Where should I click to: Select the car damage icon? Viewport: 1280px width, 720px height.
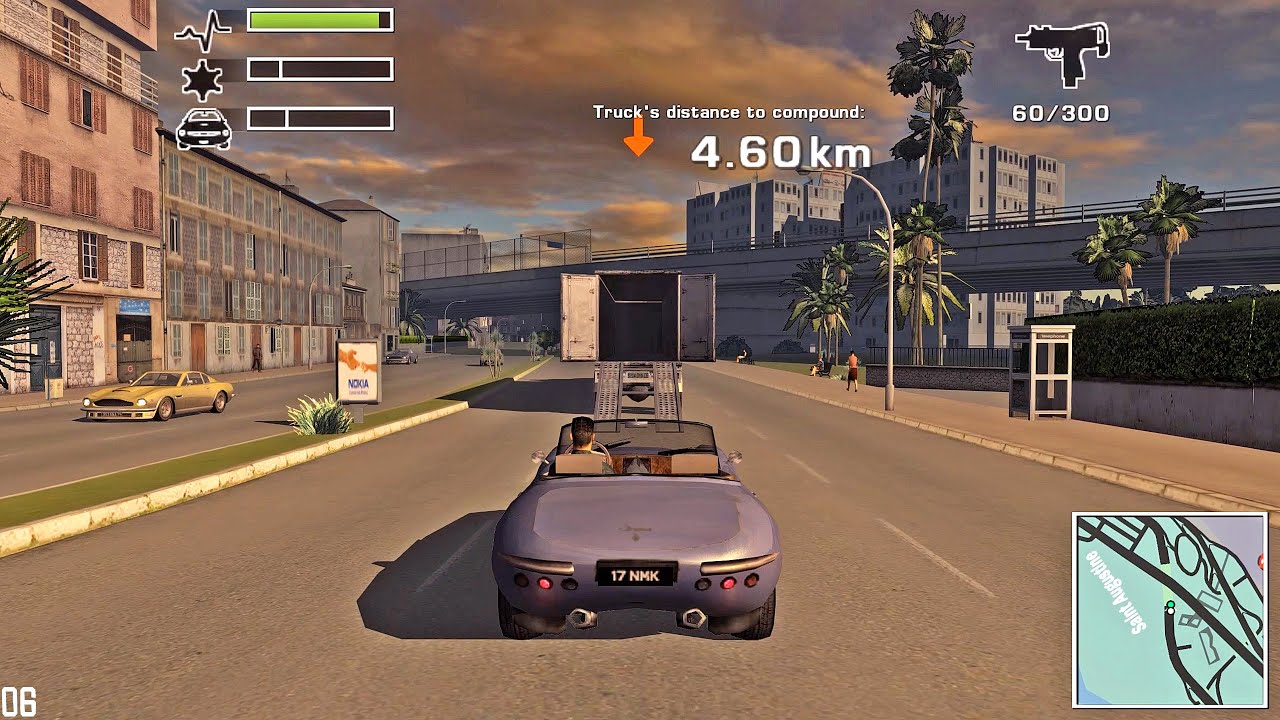[x=204, y=128]
